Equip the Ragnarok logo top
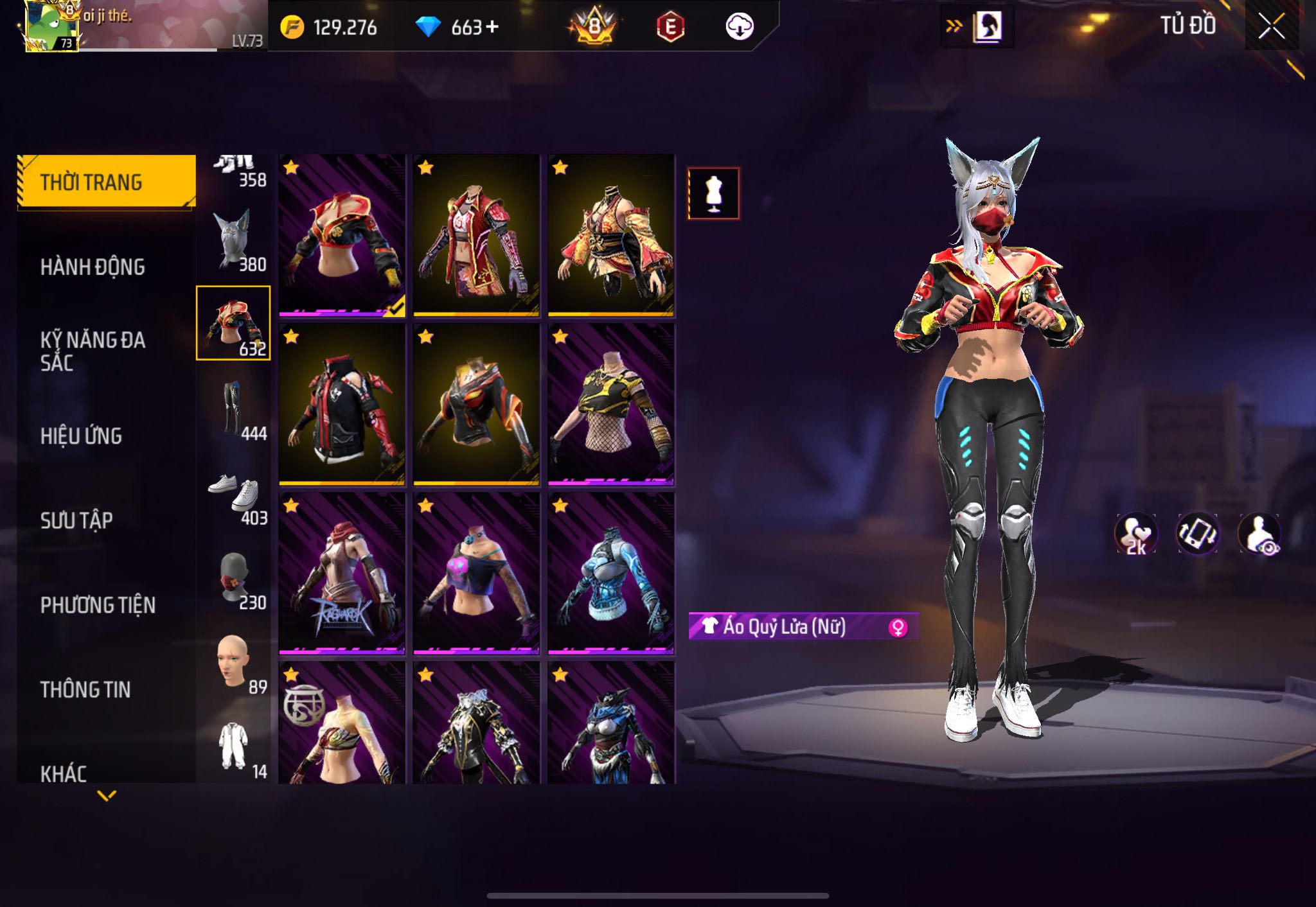 [x=342, y=574]
